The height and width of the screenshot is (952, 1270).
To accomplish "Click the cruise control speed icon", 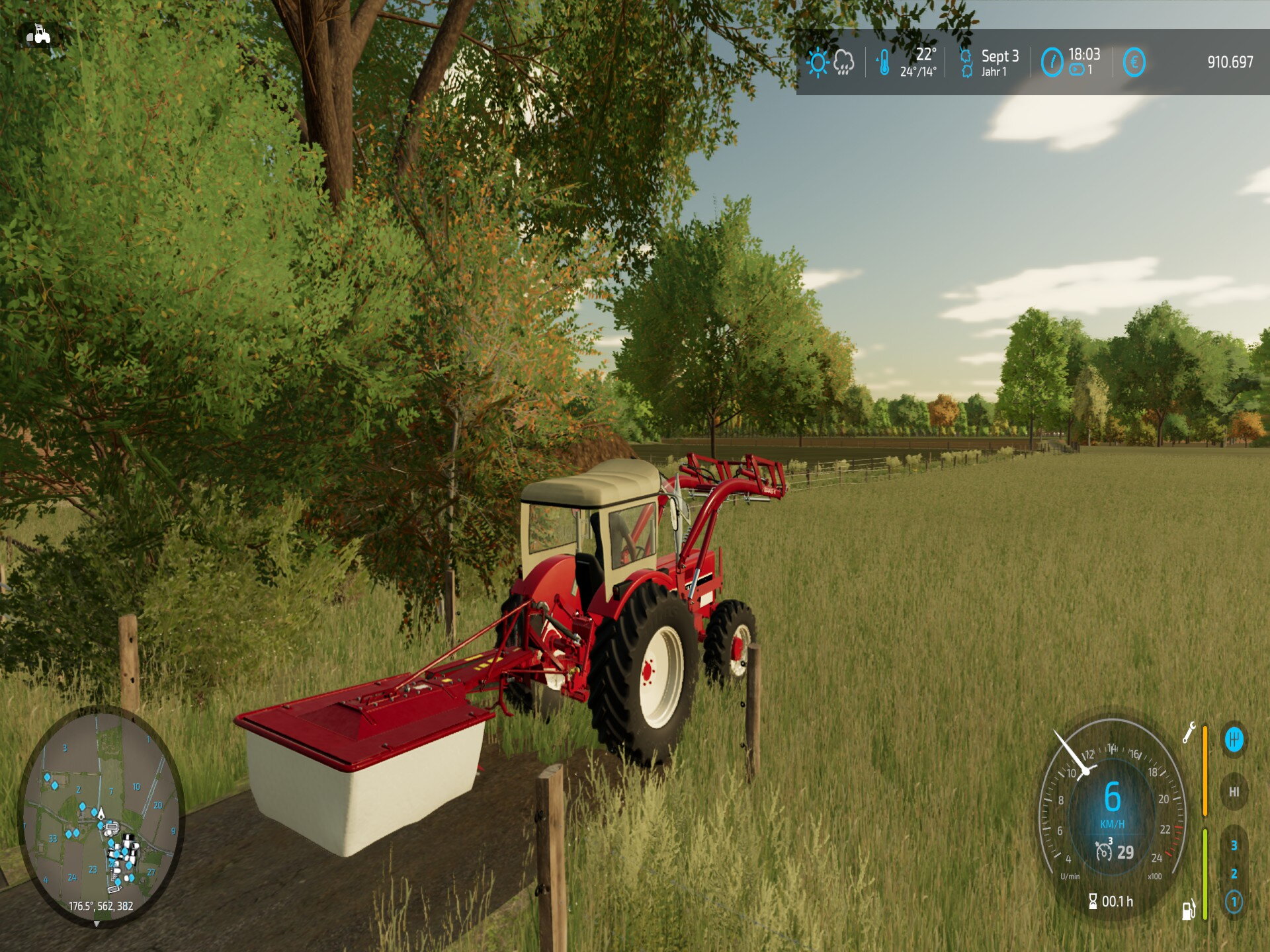I will 1103,850.
